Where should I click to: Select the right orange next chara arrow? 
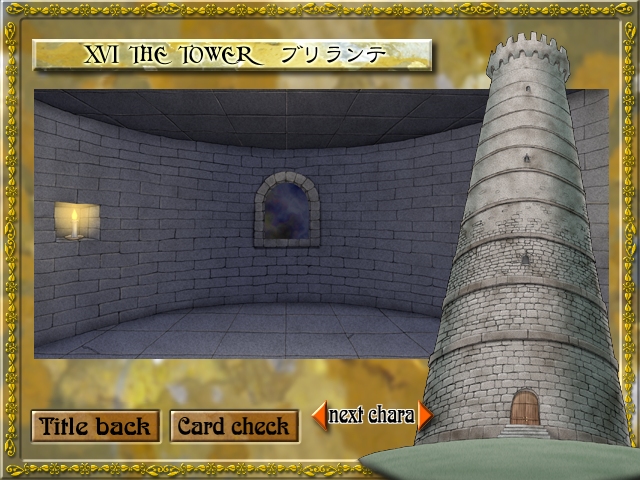(425, 415)
